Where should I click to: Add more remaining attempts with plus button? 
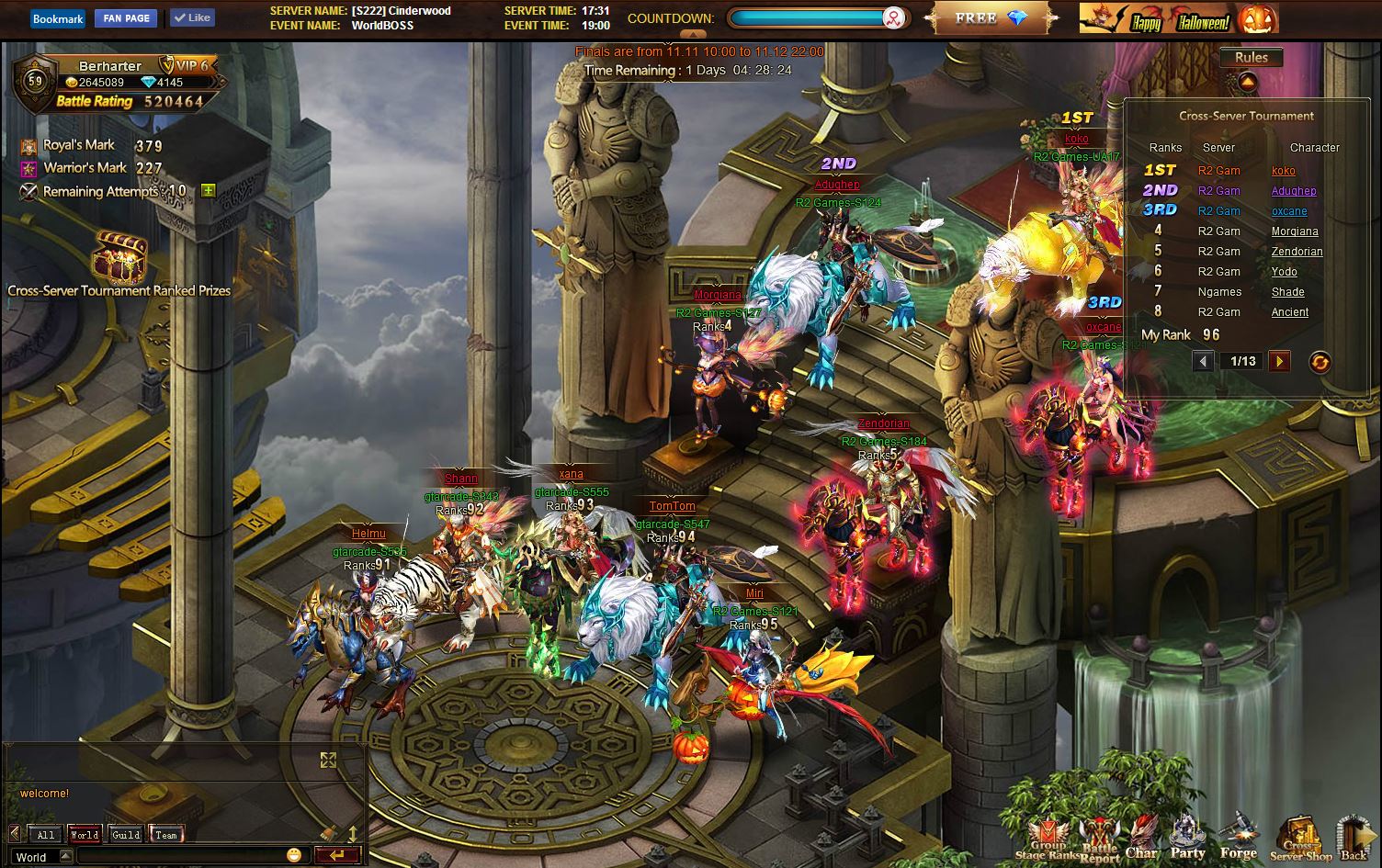pyautogui.click(x=209, y=191)
